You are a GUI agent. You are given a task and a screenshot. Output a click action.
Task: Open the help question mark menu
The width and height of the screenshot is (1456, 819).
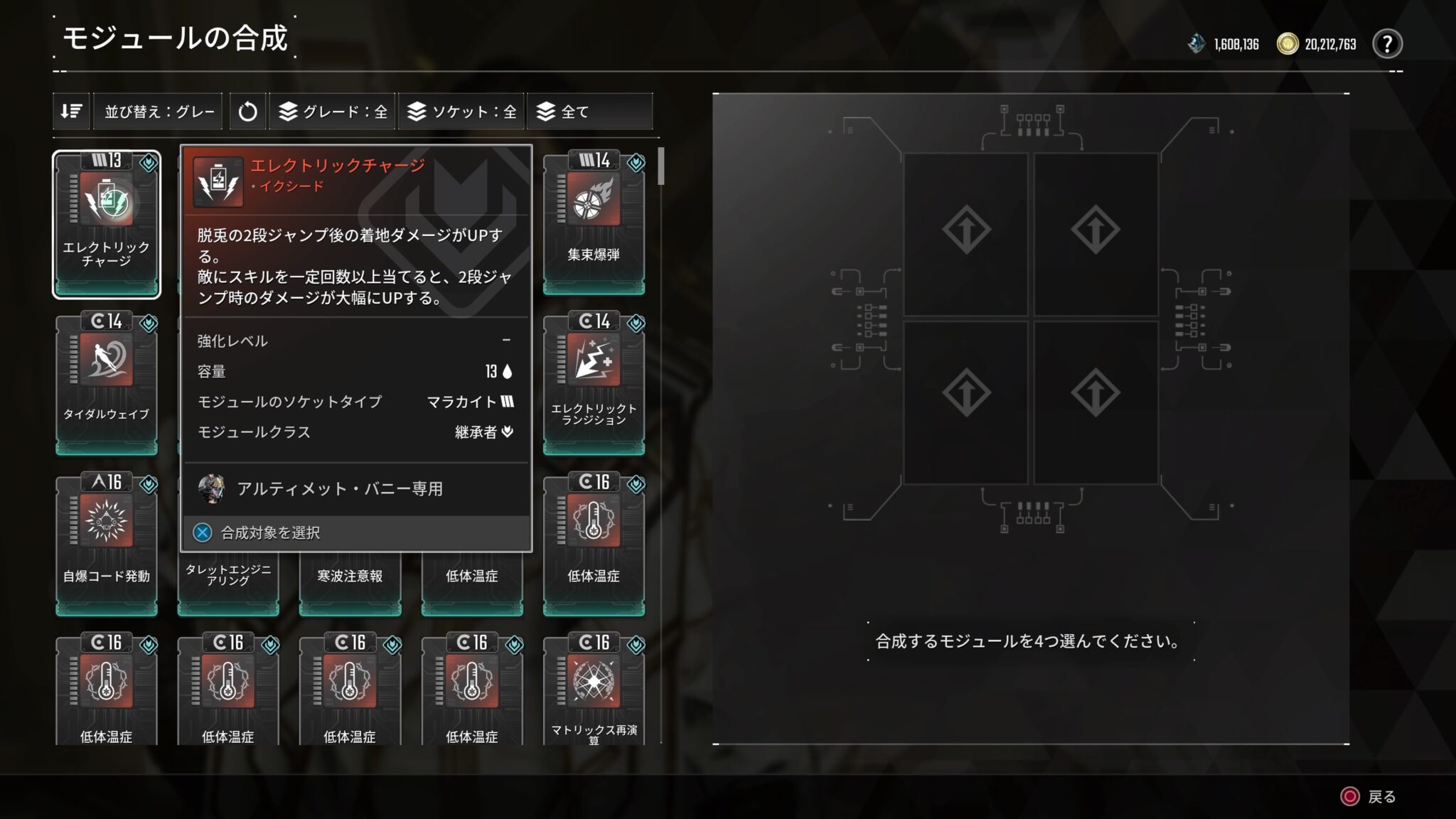[1388, 44]
